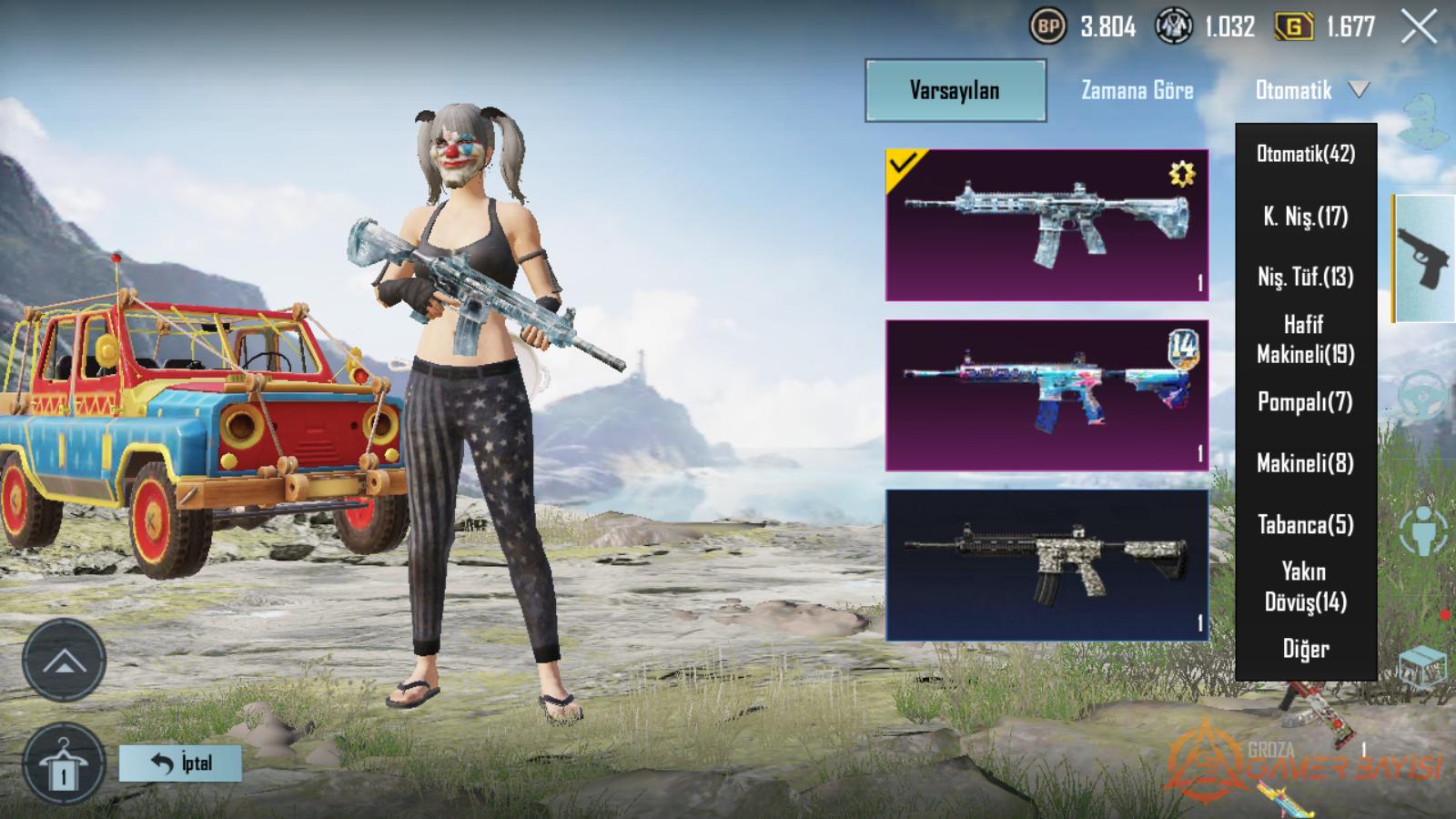Click the İptal undo button
Viewport: 1456px width, 819px height.
180,763
